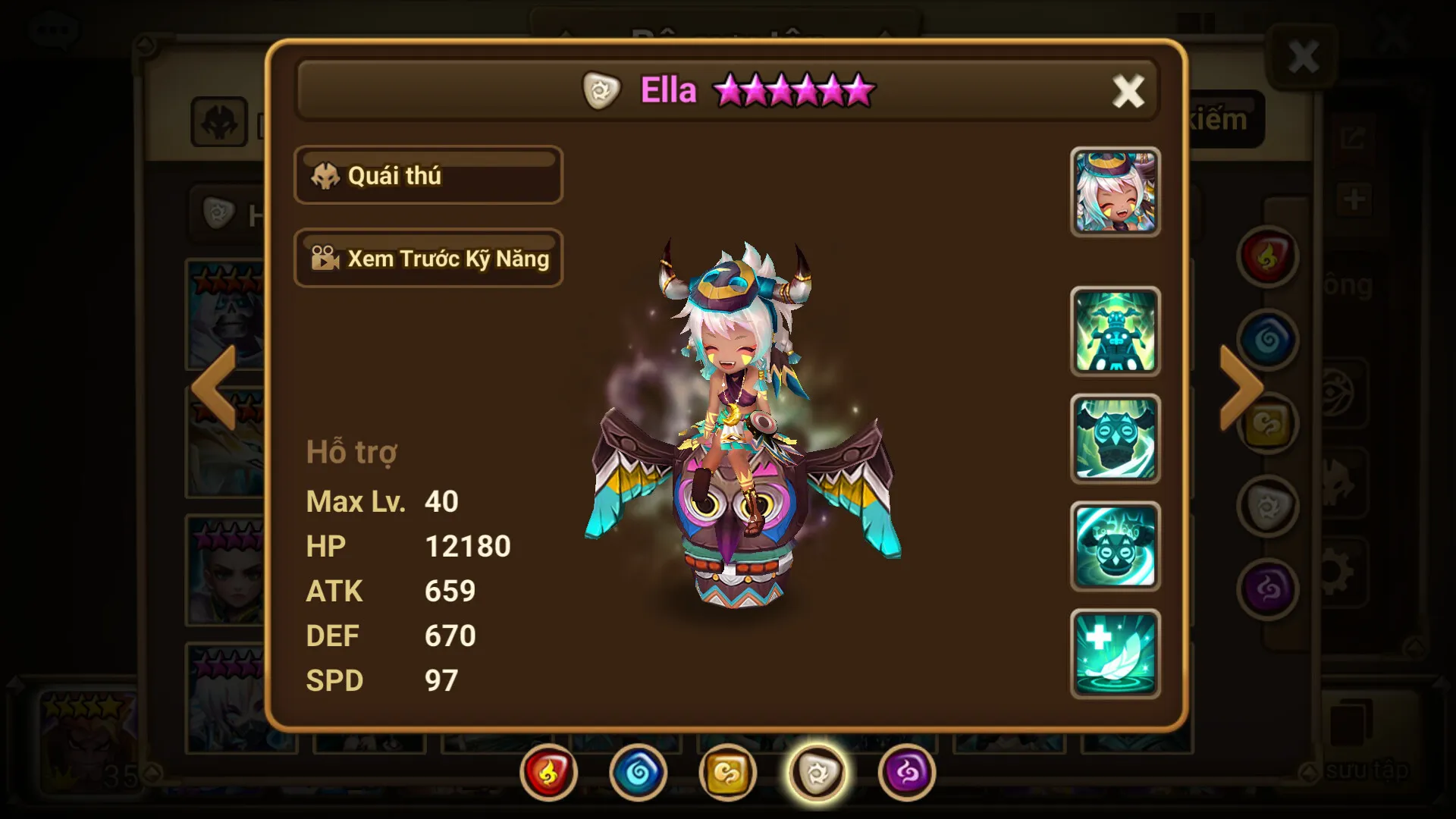View the owl wing-slash skill icon
Screen dimensions: 1456x819
coord(1115,439)
